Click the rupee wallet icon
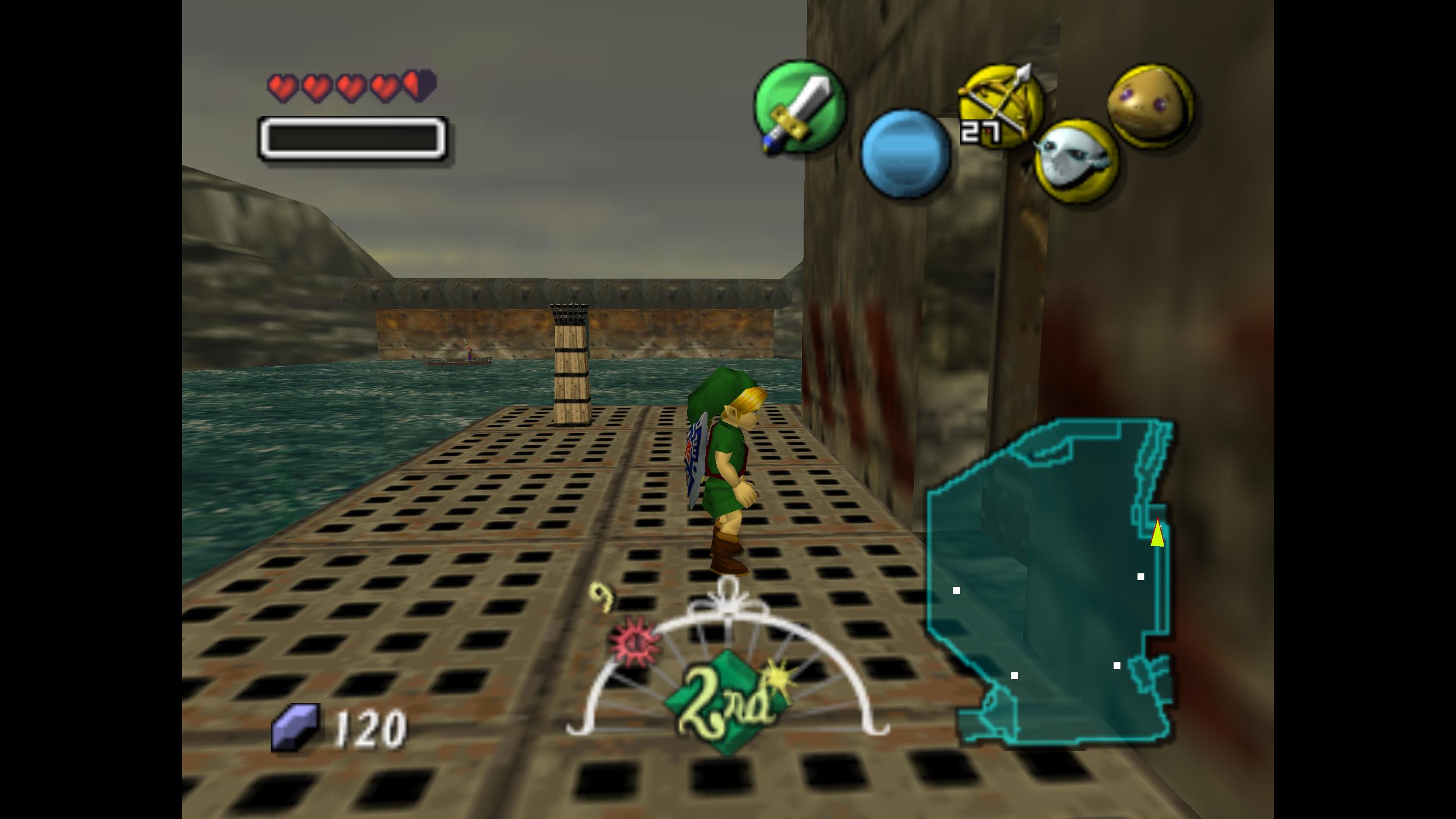The image size is (1456, 819). coord(295,727)
